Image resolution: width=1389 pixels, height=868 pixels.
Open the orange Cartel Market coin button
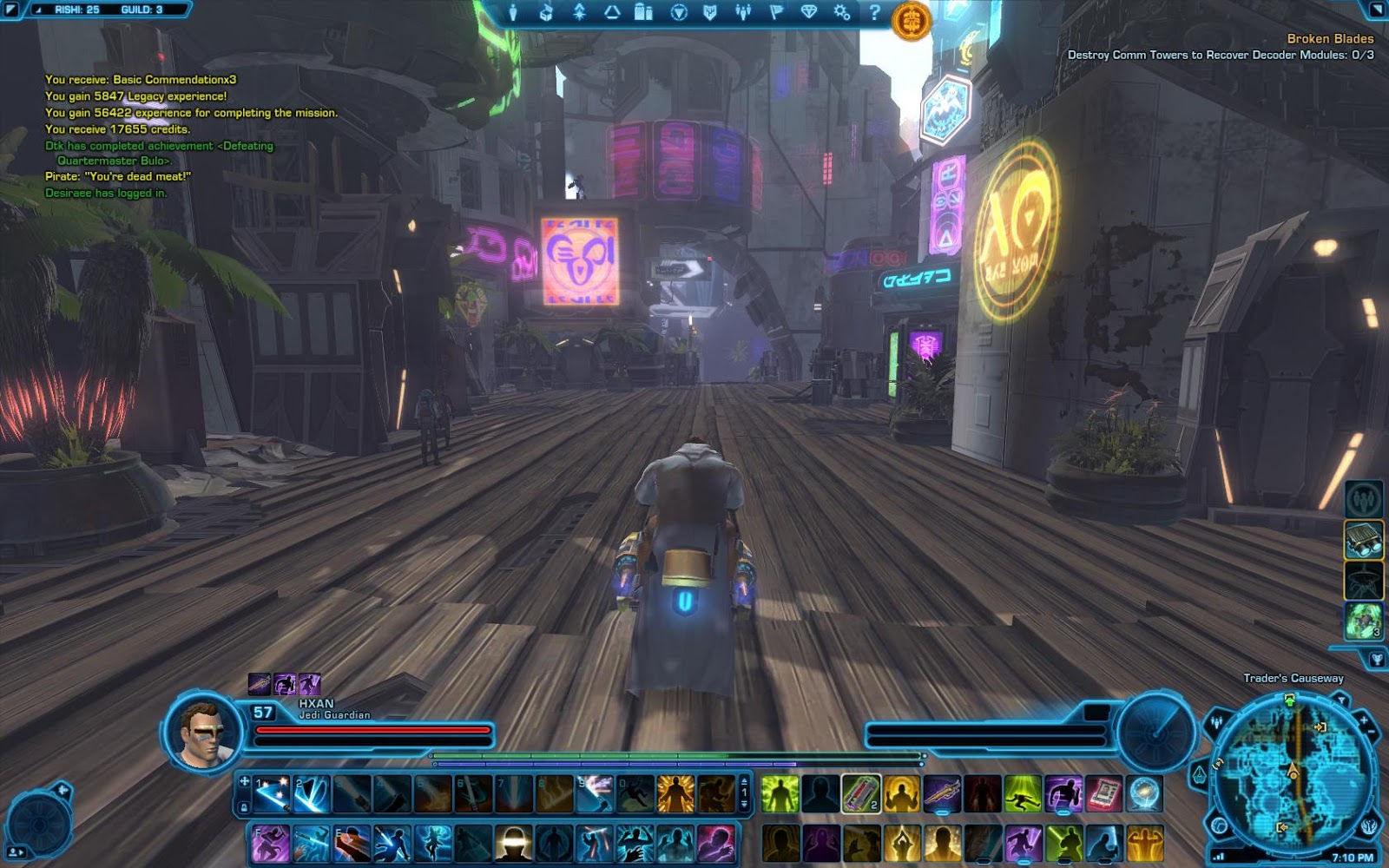pos(911,20)
